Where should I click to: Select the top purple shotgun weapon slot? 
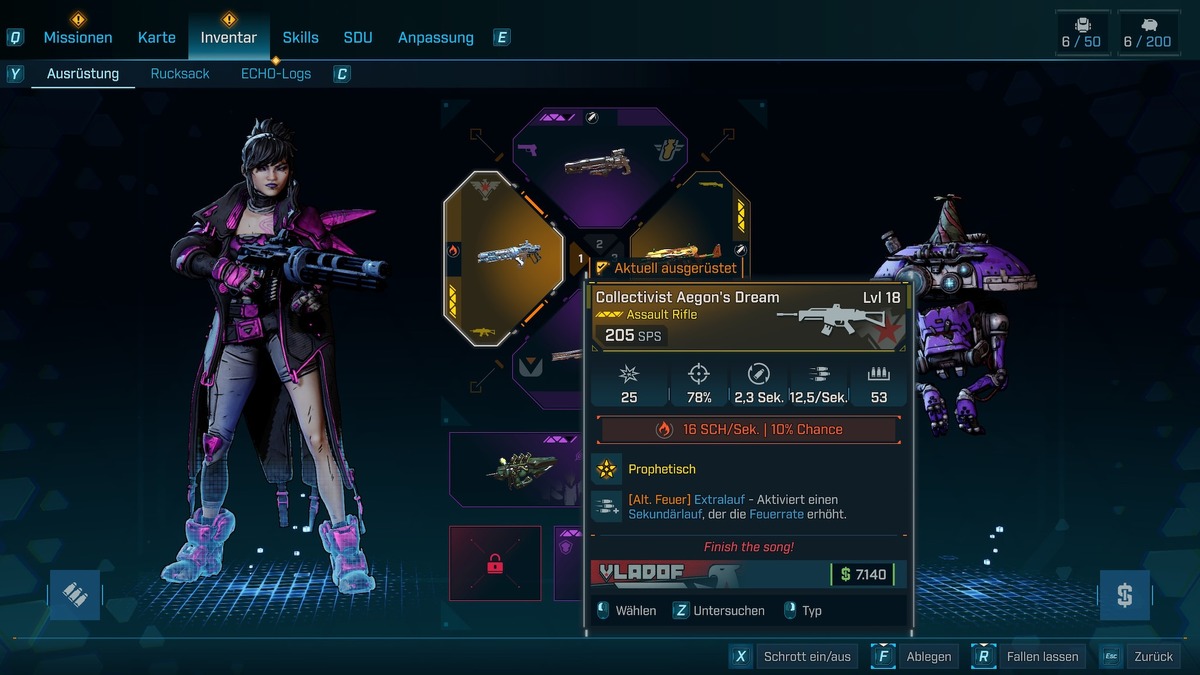pyautogui.click(x=587, y=160)
